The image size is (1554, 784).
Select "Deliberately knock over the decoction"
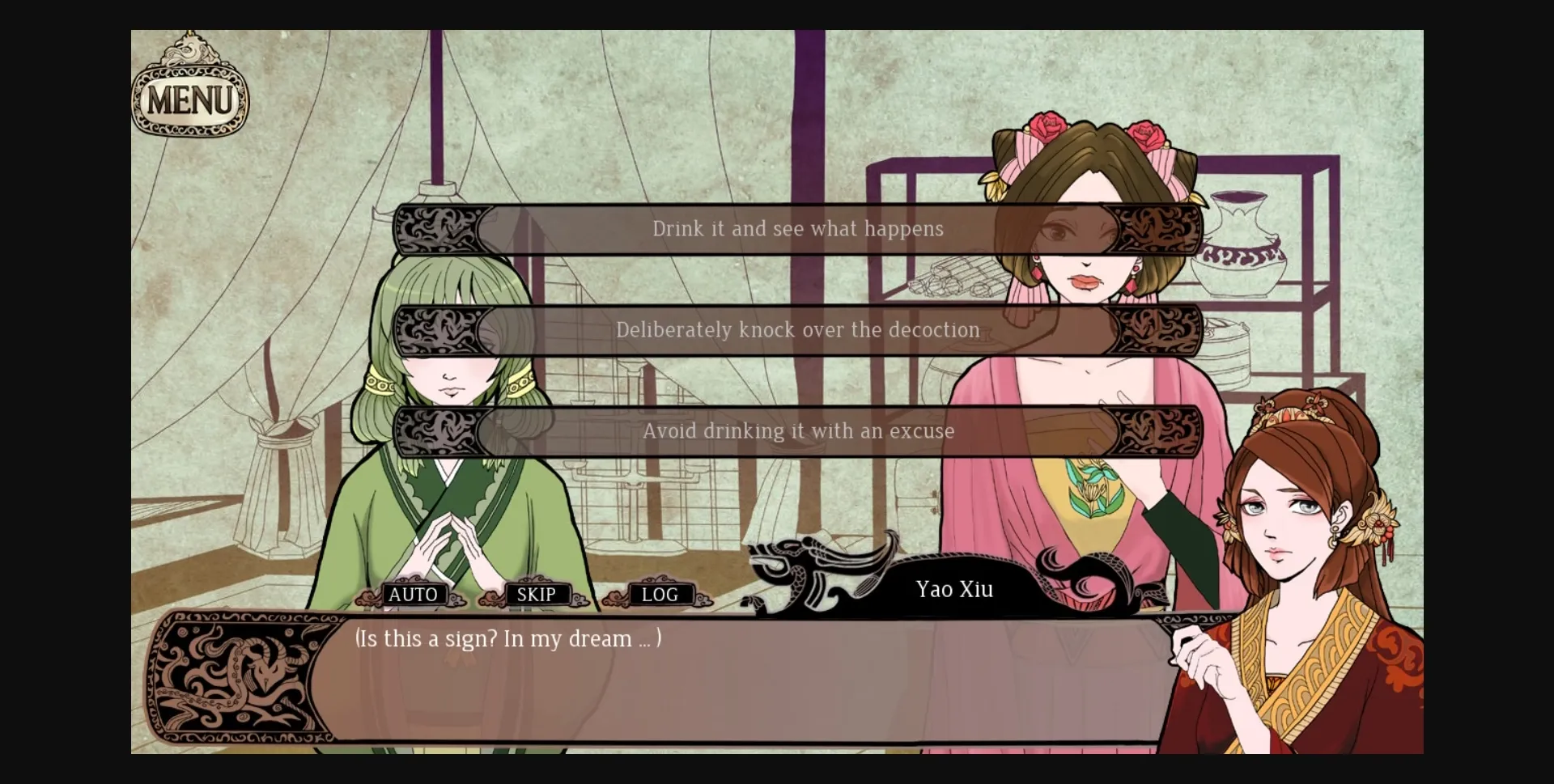click(x=797, y=330)
